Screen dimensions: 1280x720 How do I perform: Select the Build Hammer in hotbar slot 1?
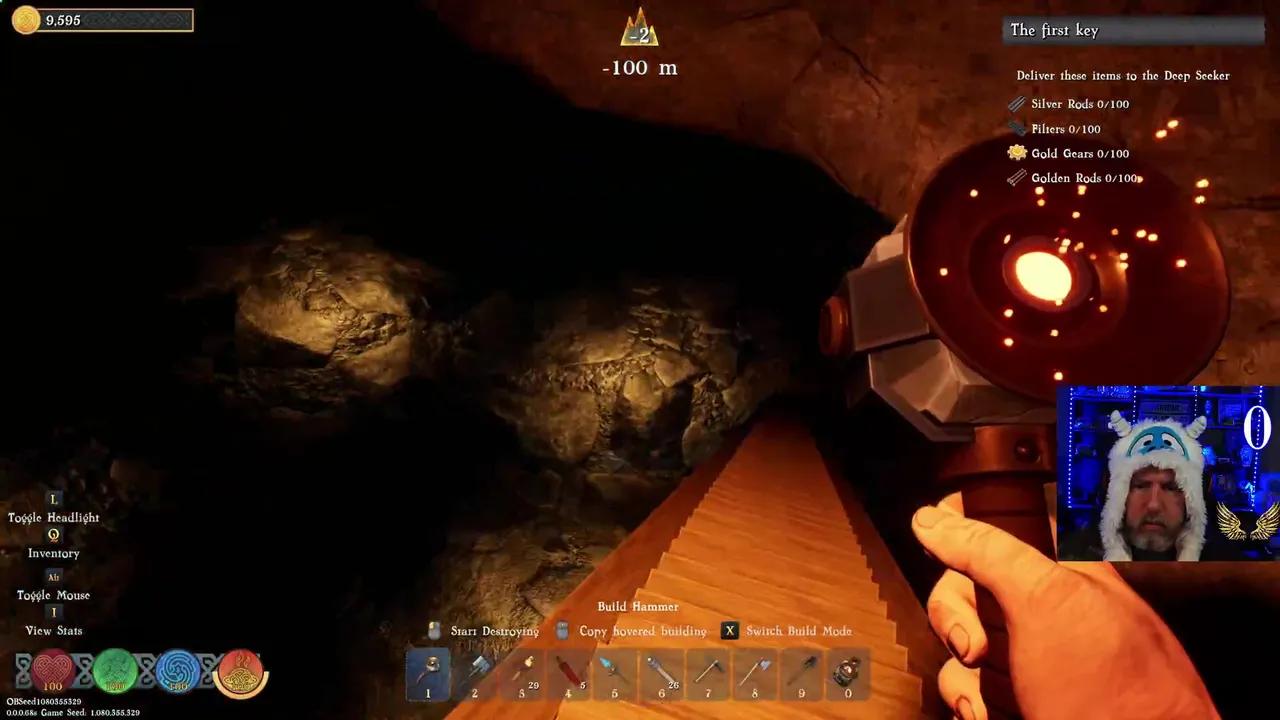pos(428,672)
